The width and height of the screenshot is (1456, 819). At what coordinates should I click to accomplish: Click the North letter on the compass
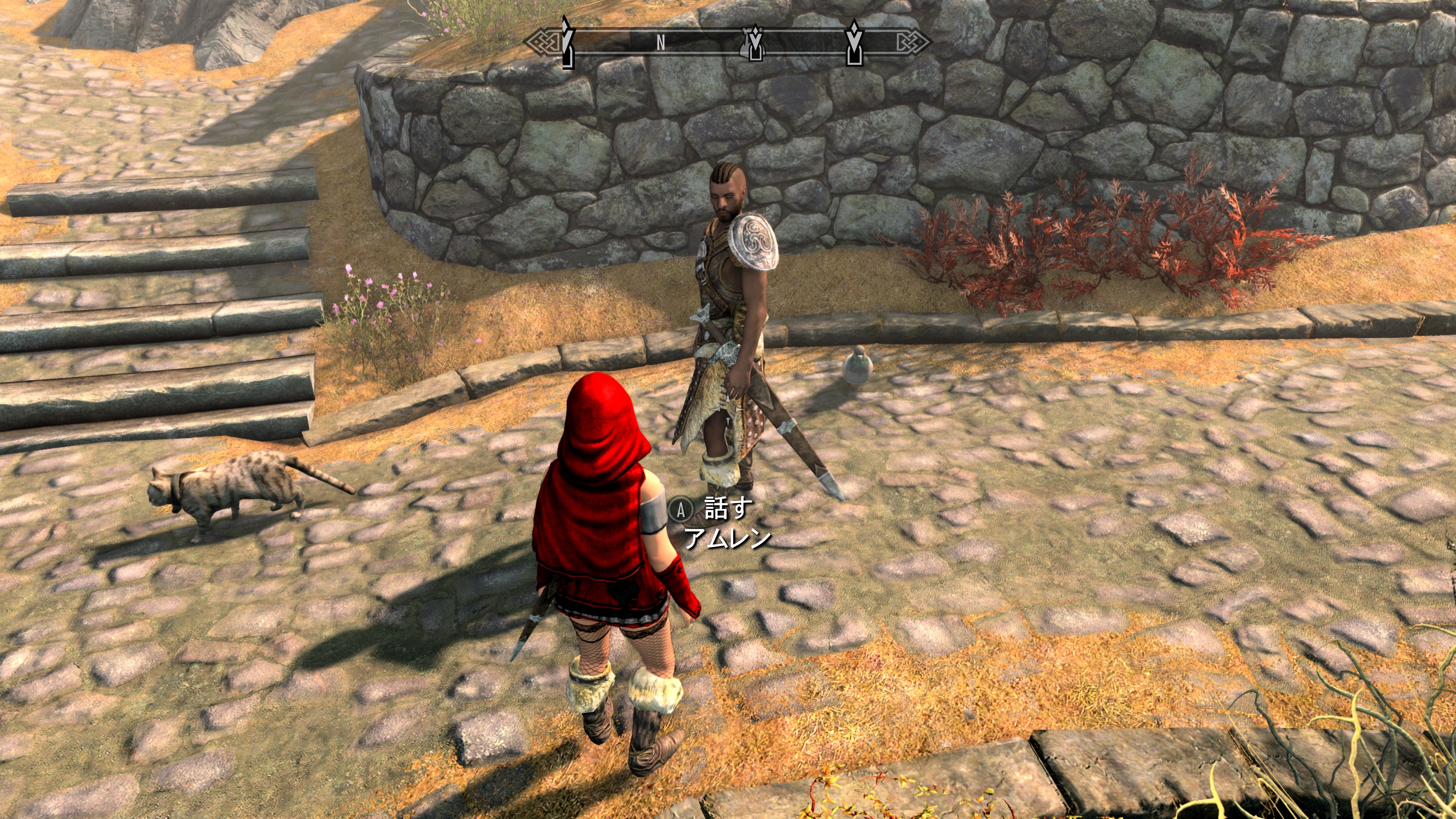pyautogui.click(x=661, y=43)
